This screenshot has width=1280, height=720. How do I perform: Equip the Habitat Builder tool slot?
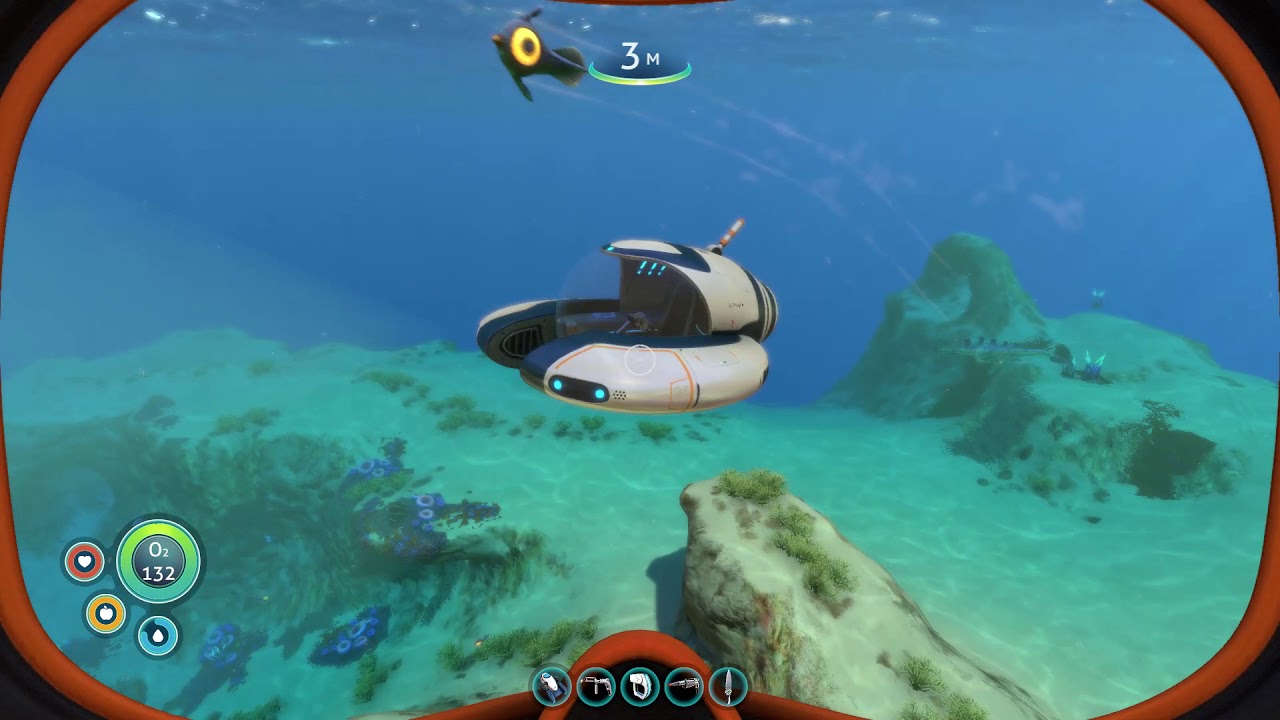point(596,687)
